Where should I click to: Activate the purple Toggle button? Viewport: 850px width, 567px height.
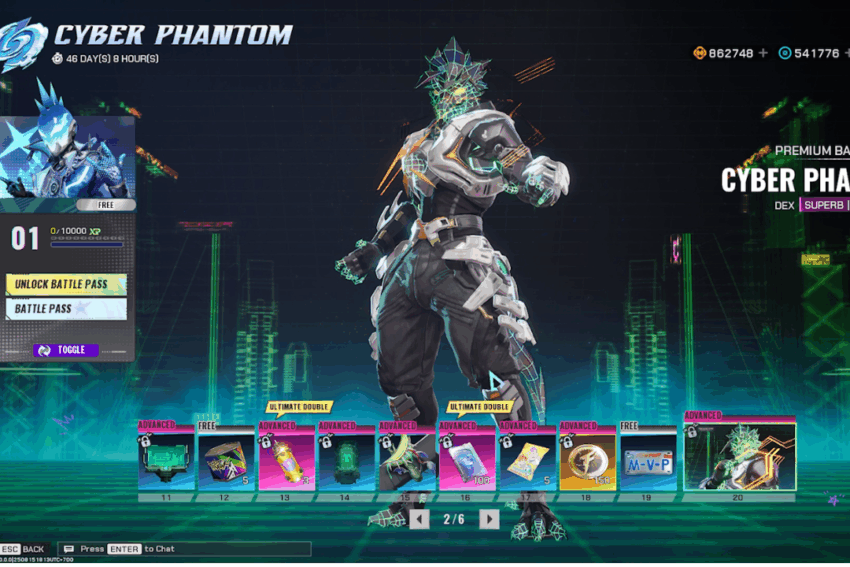[x=66, y=350]
